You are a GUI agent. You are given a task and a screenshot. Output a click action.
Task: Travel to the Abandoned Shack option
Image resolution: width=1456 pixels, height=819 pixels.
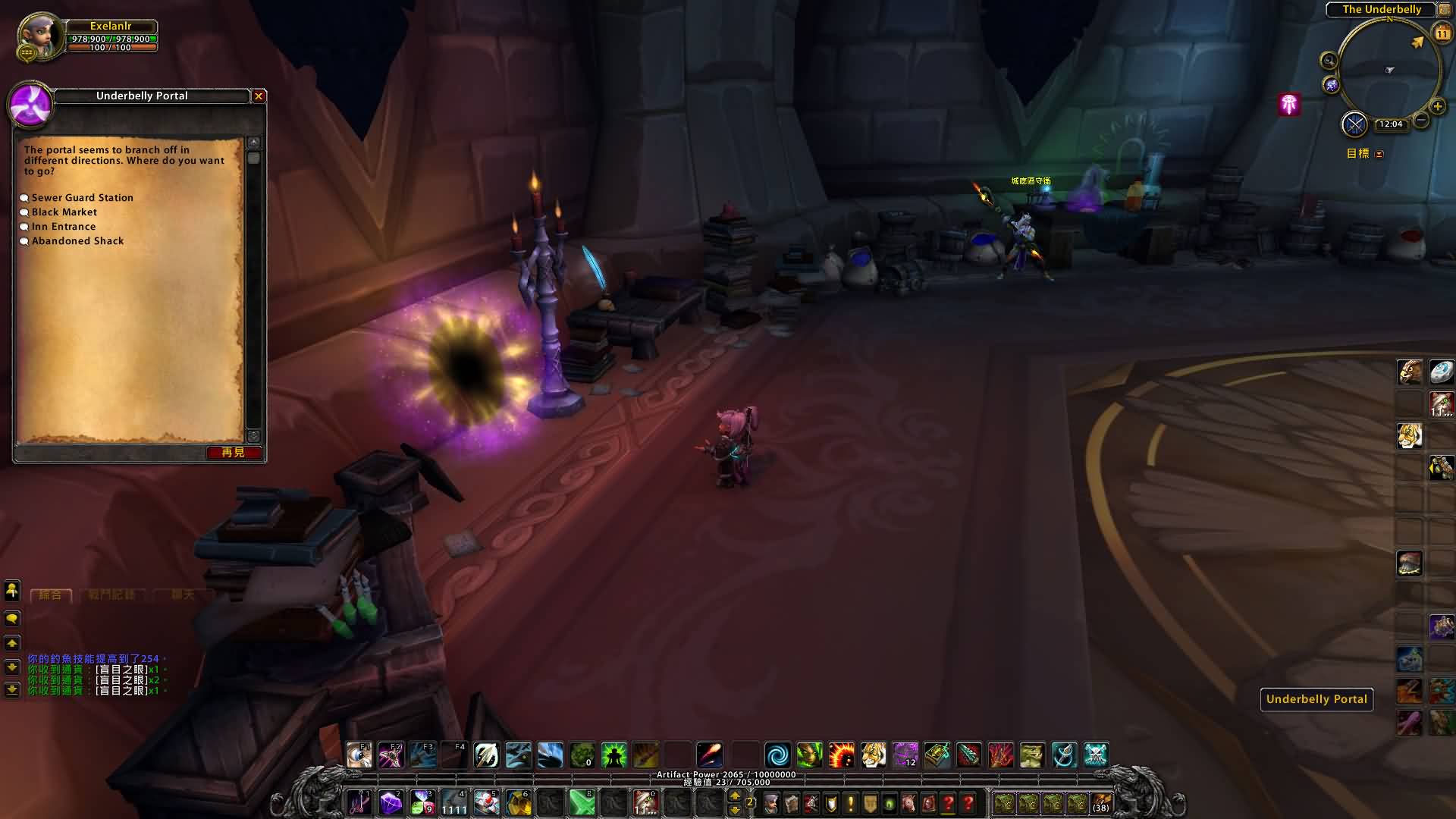pyautogui.click(x=77, y=241)
